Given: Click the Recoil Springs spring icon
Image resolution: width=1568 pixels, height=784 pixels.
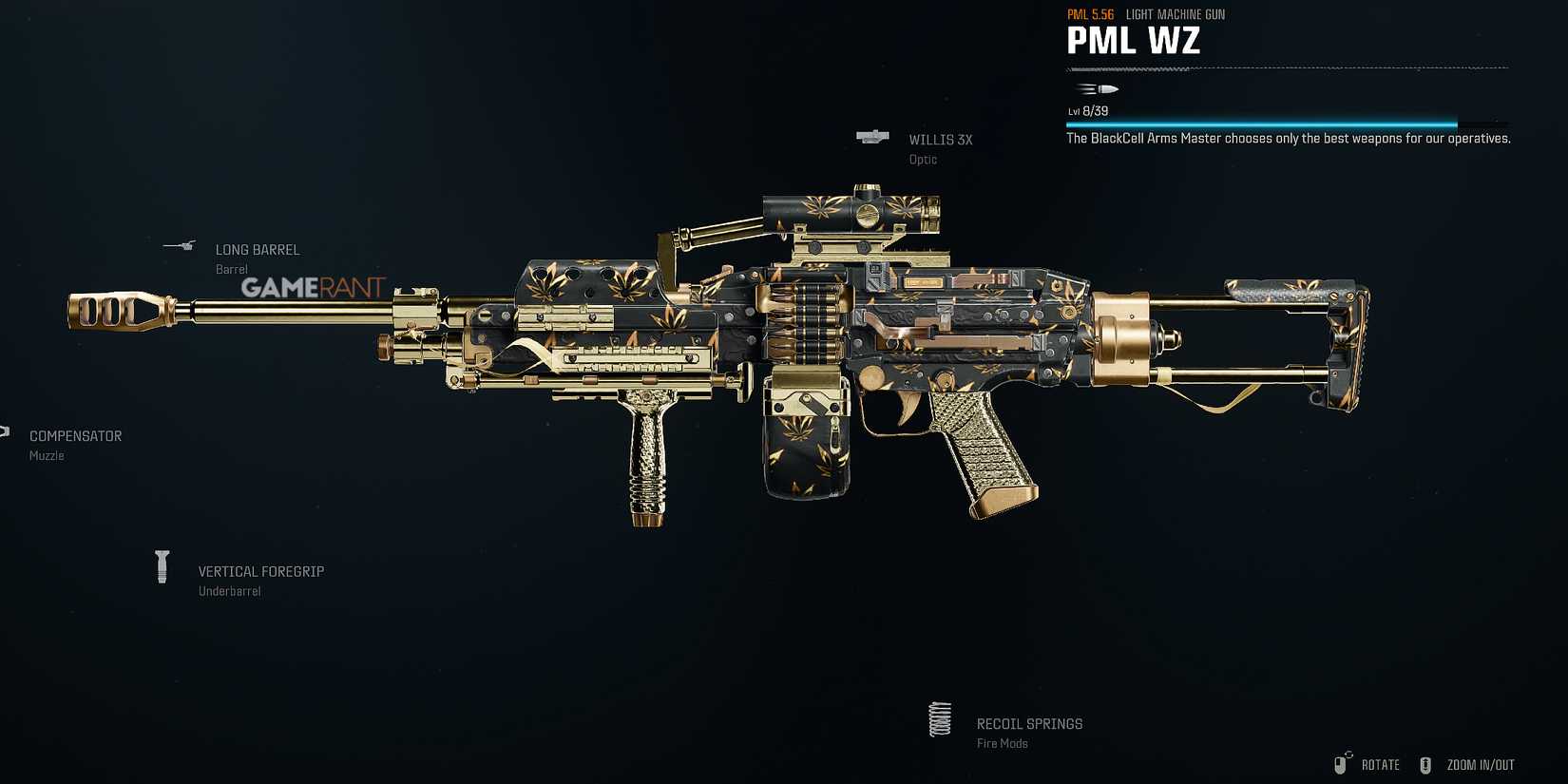Looking at the screenshot, I should (x=939, y=719).
